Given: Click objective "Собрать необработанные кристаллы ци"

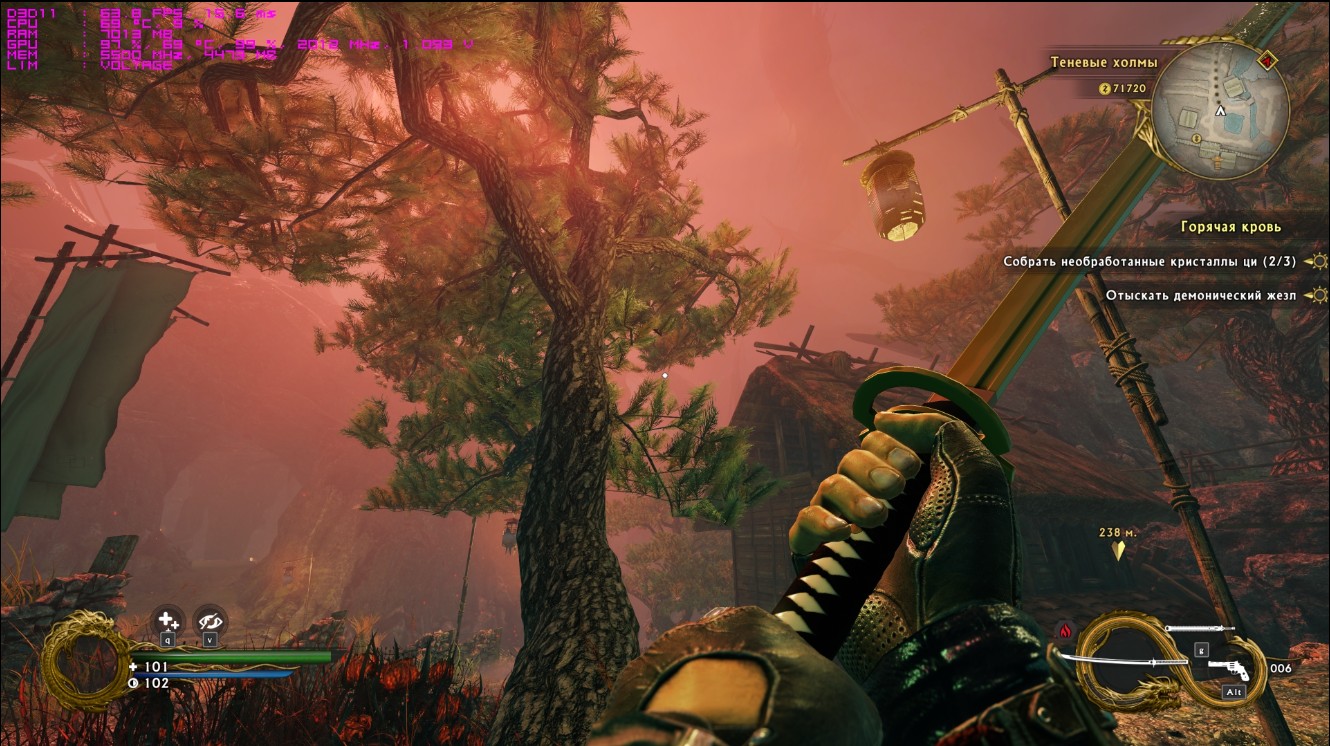Looking at the screenshot, I should tap(1149, 262).
